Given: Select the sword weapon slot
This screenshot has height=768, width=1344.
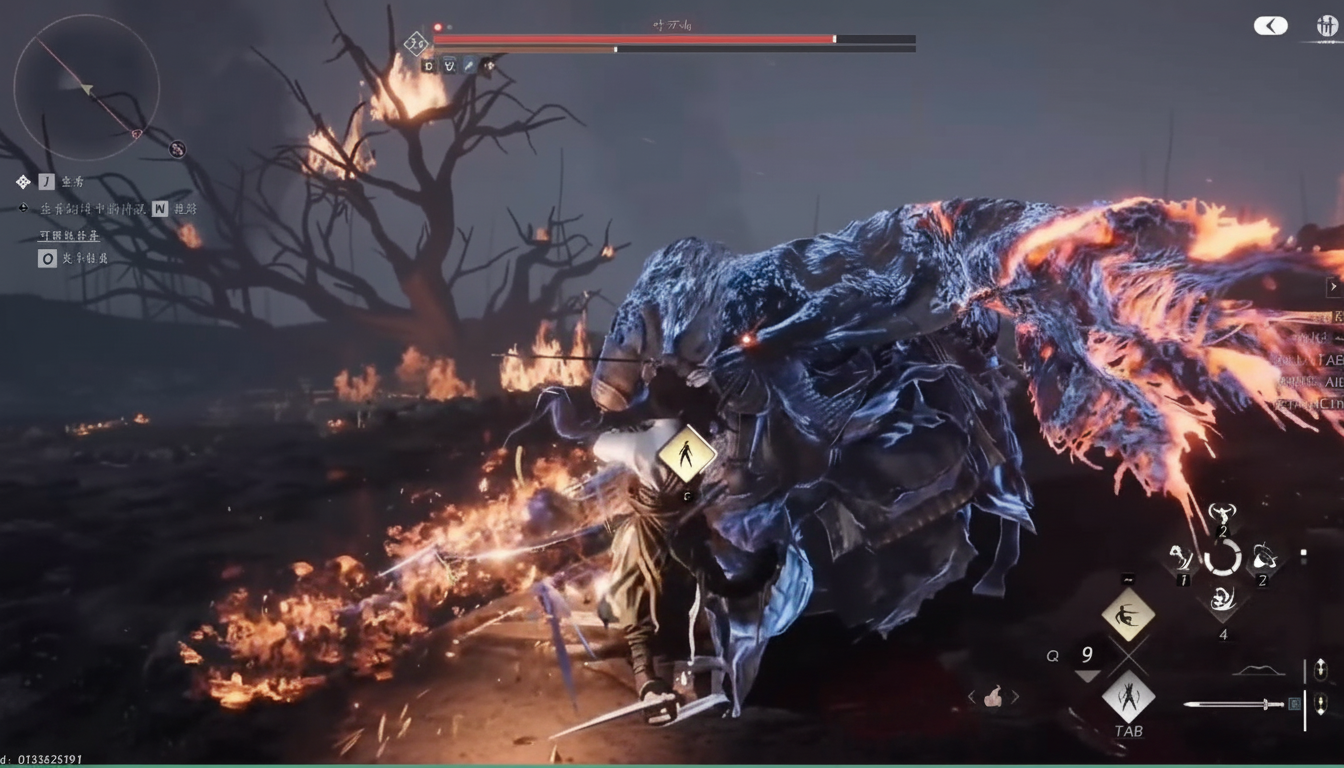Looking at the screenshot, I should pyautogui.click(x=1232, y=704).
